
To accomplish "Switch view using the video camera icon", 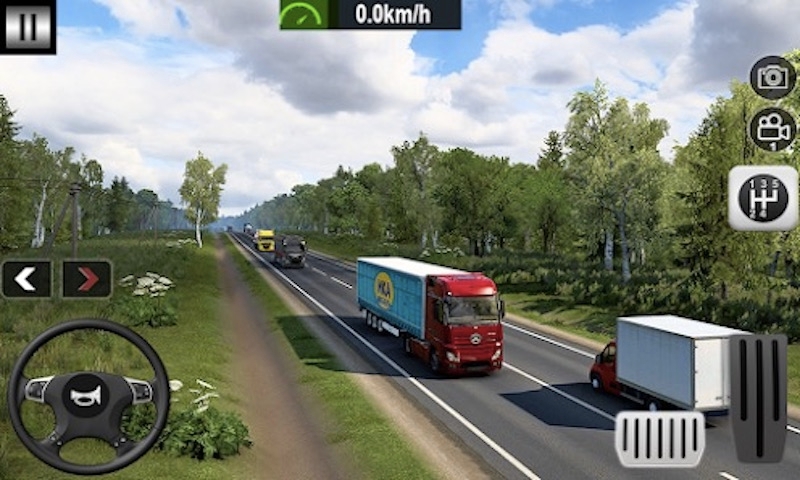I will coord(772,129).
